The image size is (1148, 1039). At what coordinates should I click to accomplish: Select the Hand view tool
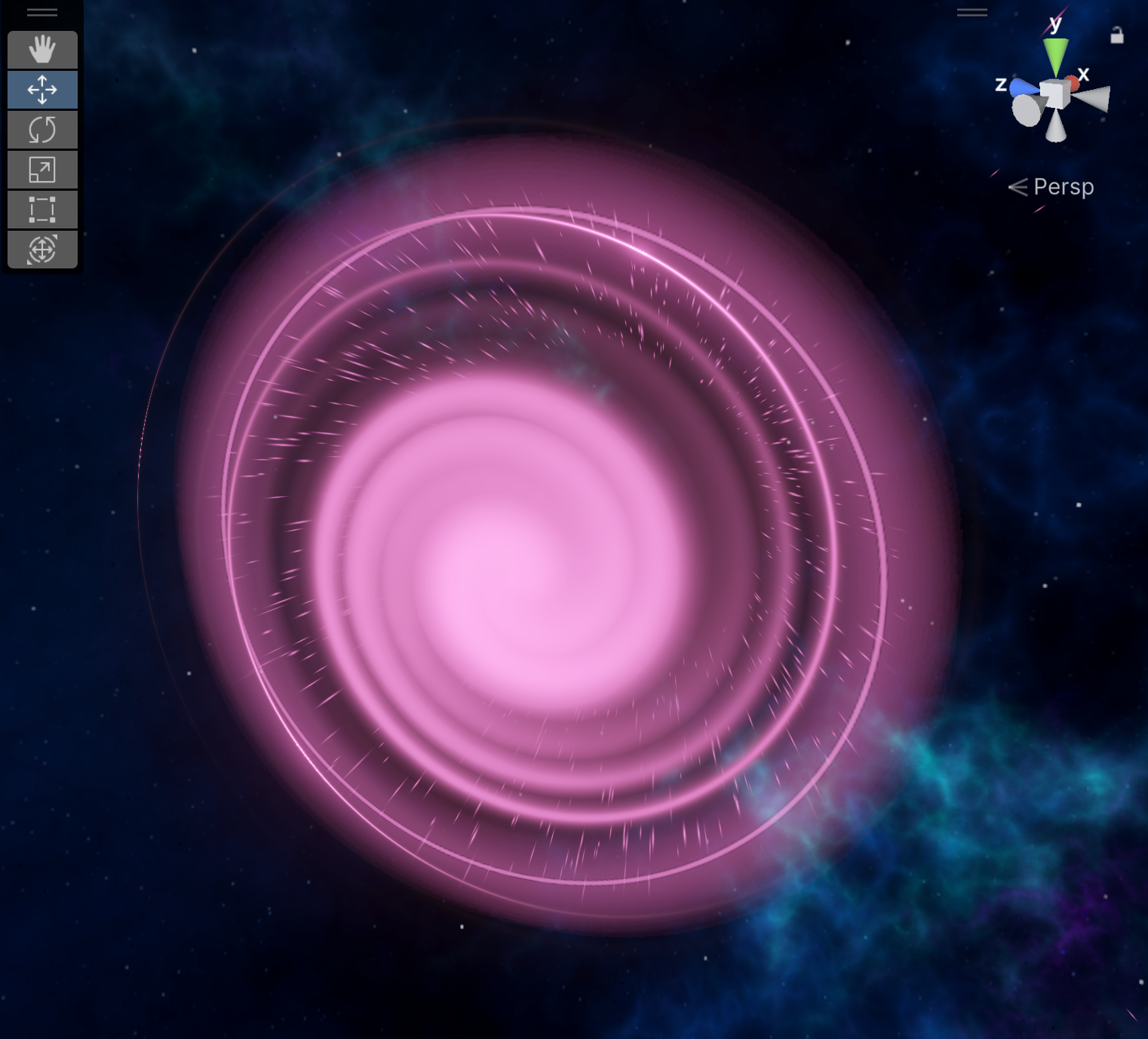point(42,50)
